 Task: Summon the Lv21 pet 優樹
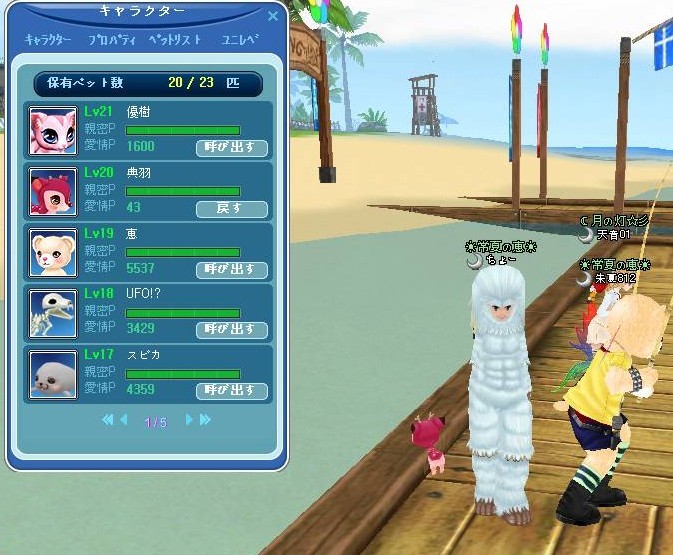(231, 148)
